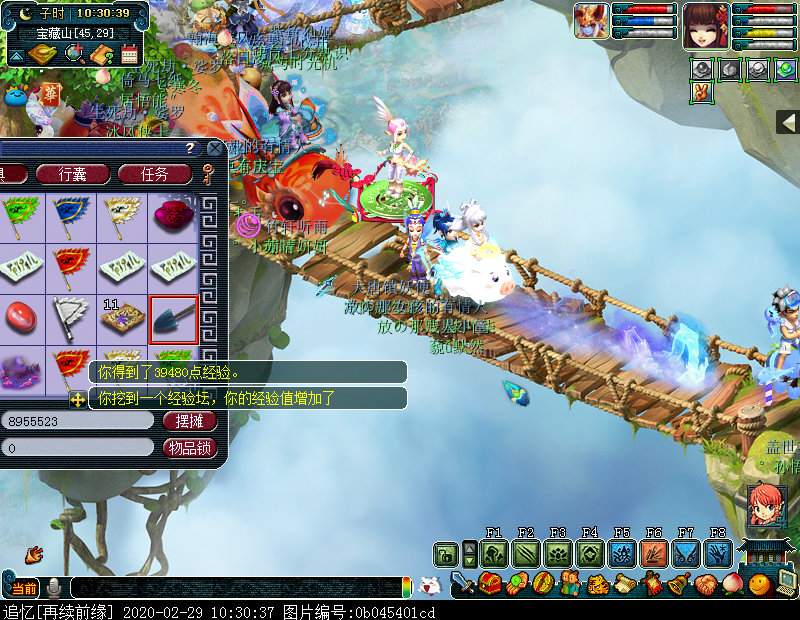Click the sword attack icon in bottom bar
Image resolution: width=800 pixels, height=620 pixels.
click(463, 584)
